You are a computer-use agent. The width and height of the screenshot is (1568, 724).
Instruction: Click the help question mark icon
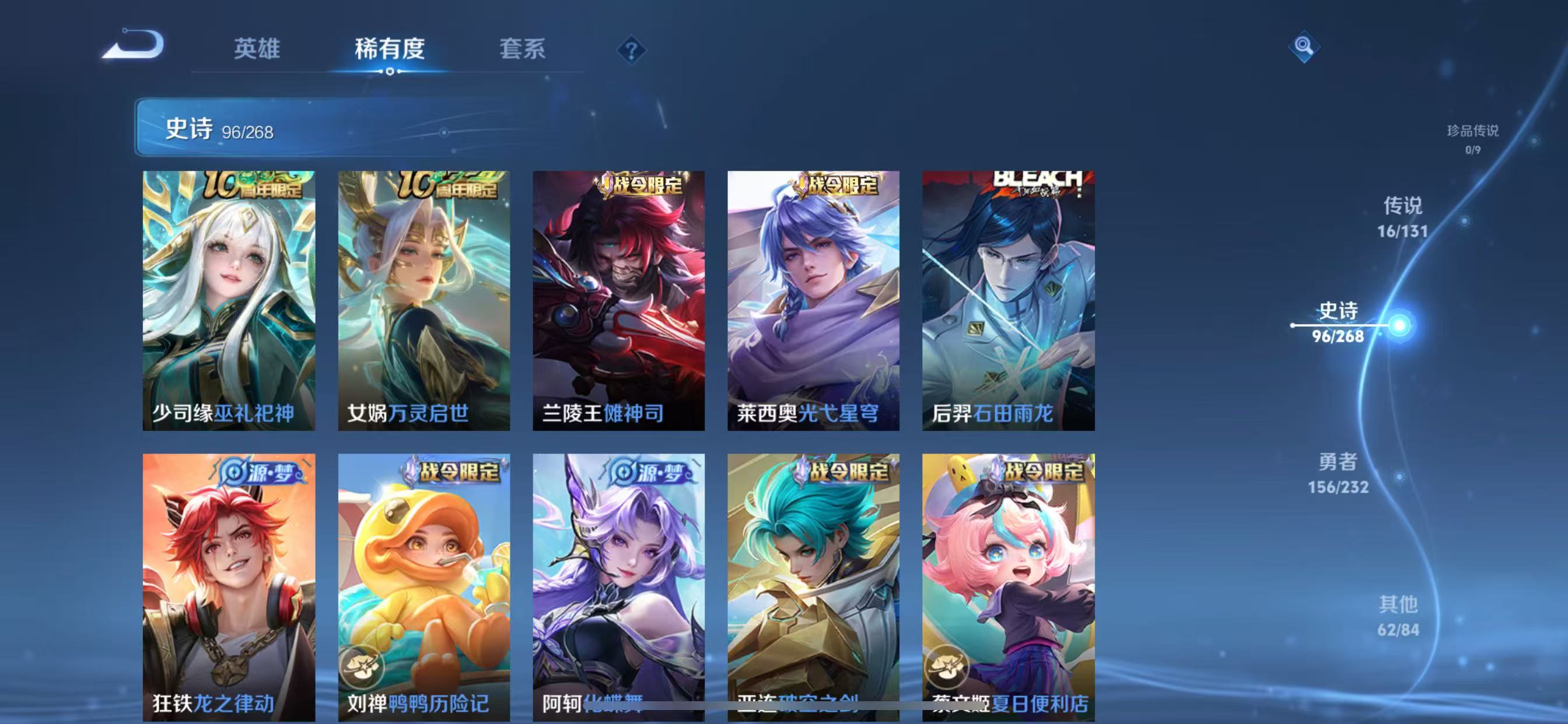coord(633,50)
